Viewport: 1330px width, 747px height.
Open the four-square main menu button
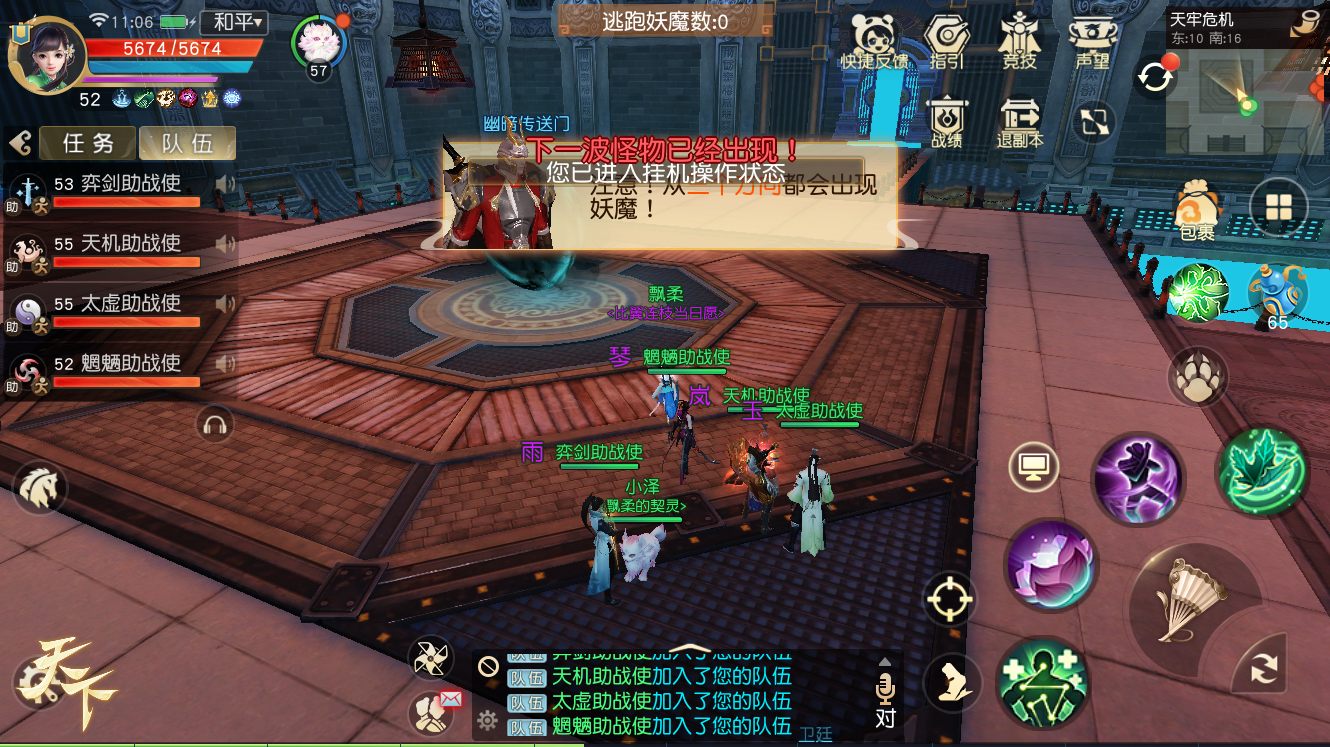click(1279, 207)
